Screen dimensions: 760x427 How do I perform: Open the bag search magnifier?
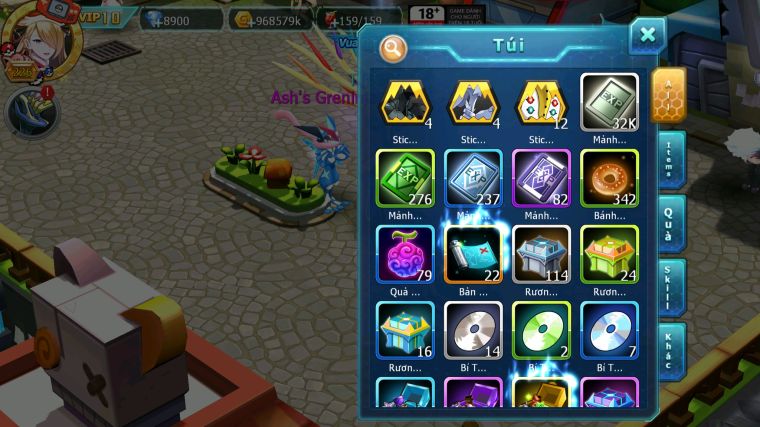(394, 48)
